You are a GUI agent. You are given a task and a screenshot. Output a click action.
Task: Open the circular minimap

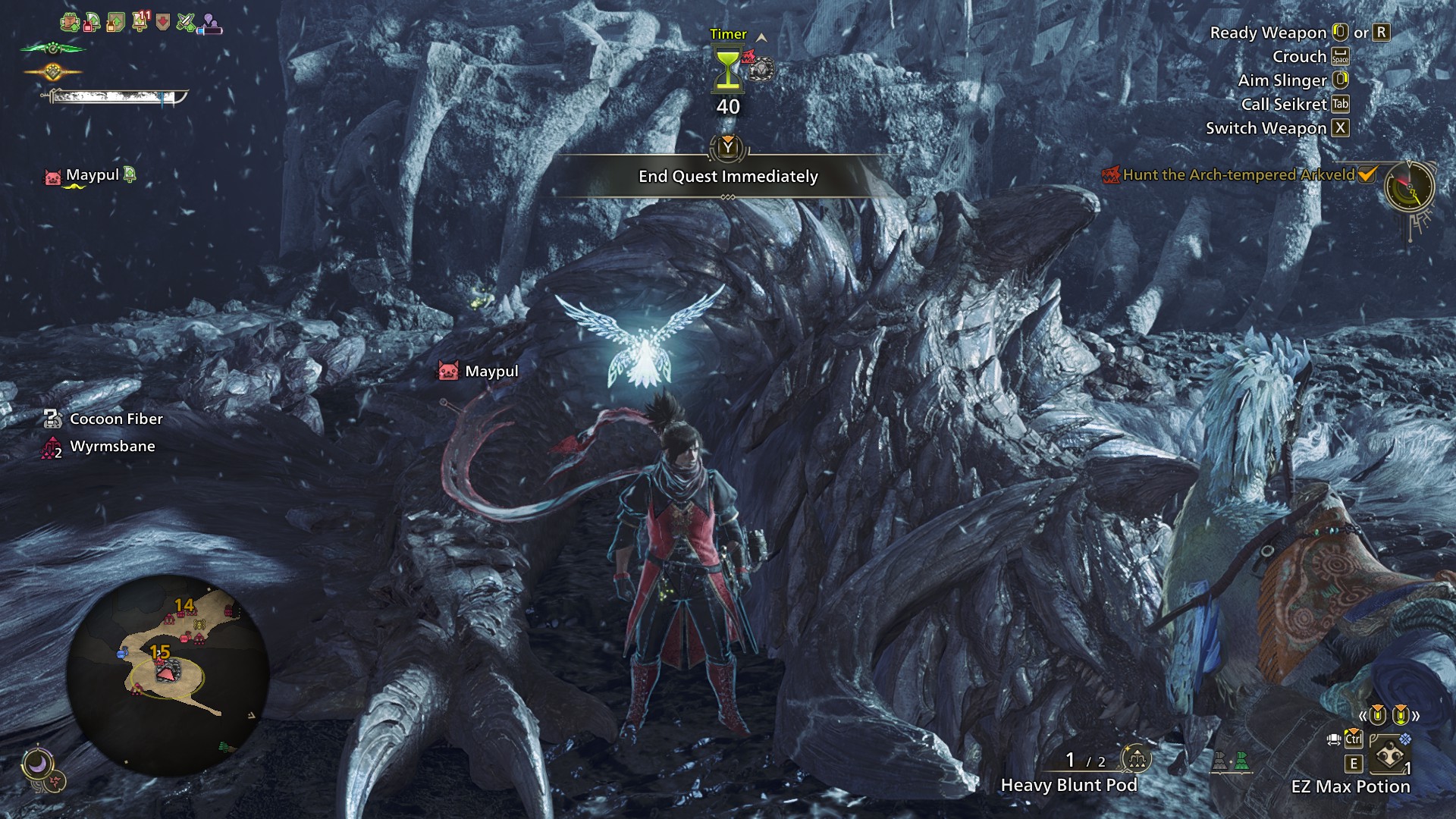tap(168, 674)
